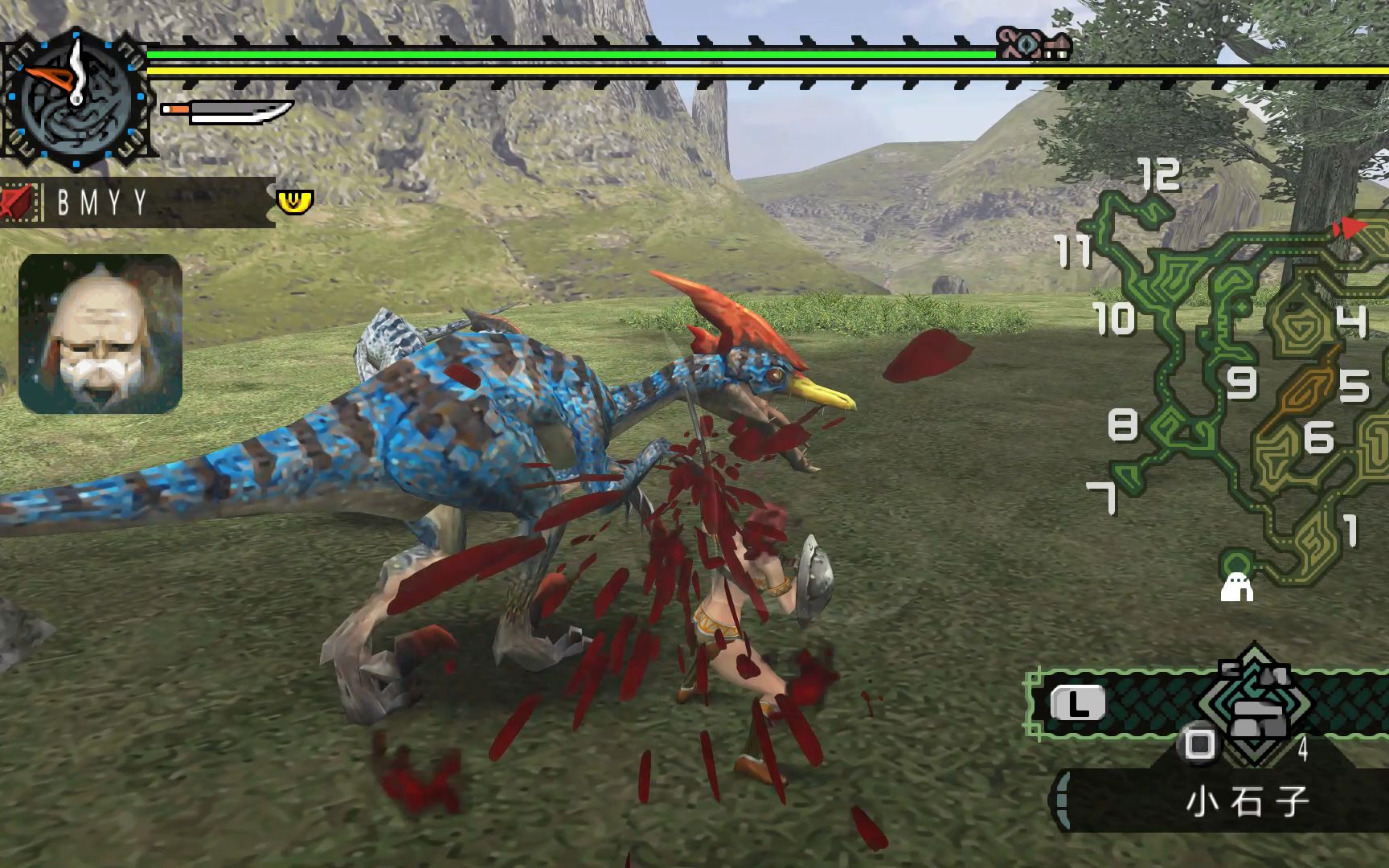Click the quest timer clock
This screenshot has height=868, width=1389.
[76, 100]
